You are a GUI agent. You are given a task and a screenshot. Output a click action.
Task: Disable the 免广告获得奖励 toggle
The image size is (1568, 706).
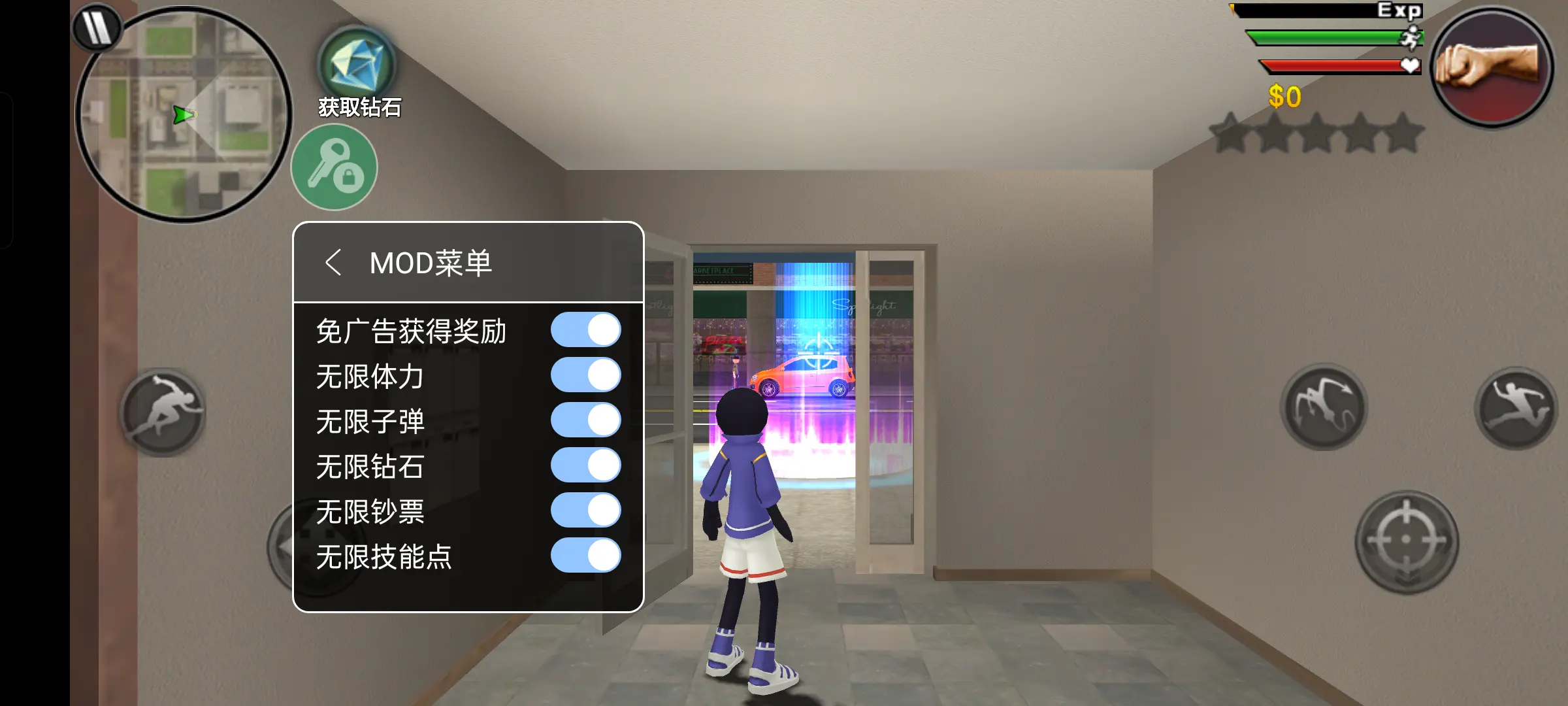coord(587,330)
